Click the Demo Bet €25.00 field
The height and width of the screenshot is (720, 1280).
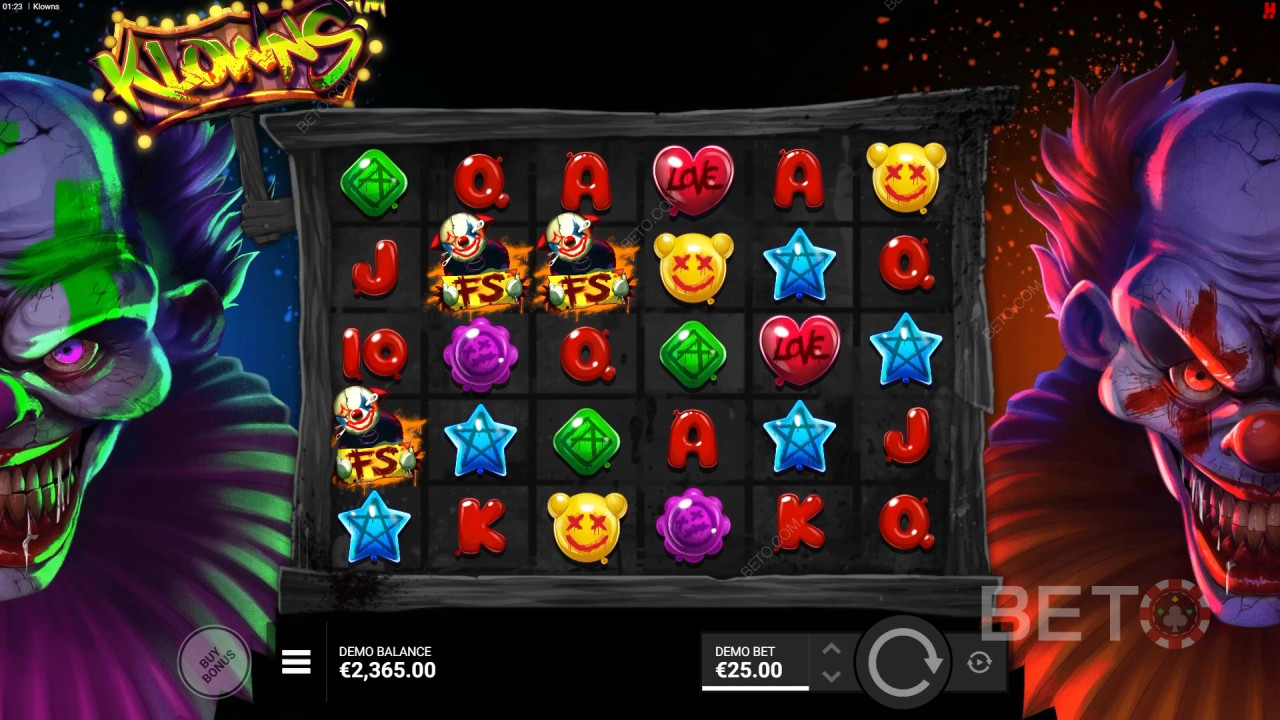(755, 662)
